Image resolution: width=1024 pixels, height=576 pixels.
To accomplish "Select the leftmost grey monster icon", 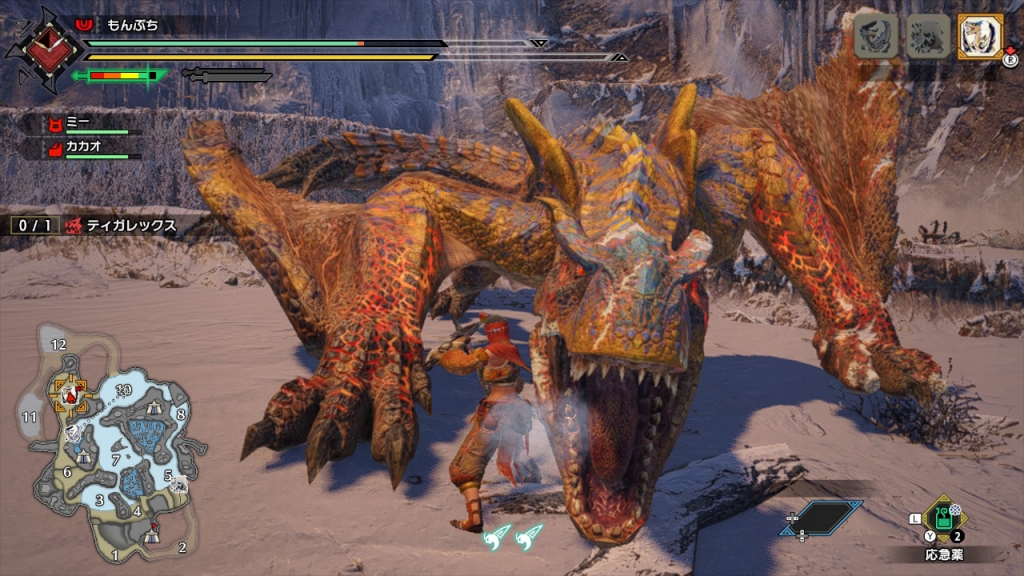I will coord(875,37).
